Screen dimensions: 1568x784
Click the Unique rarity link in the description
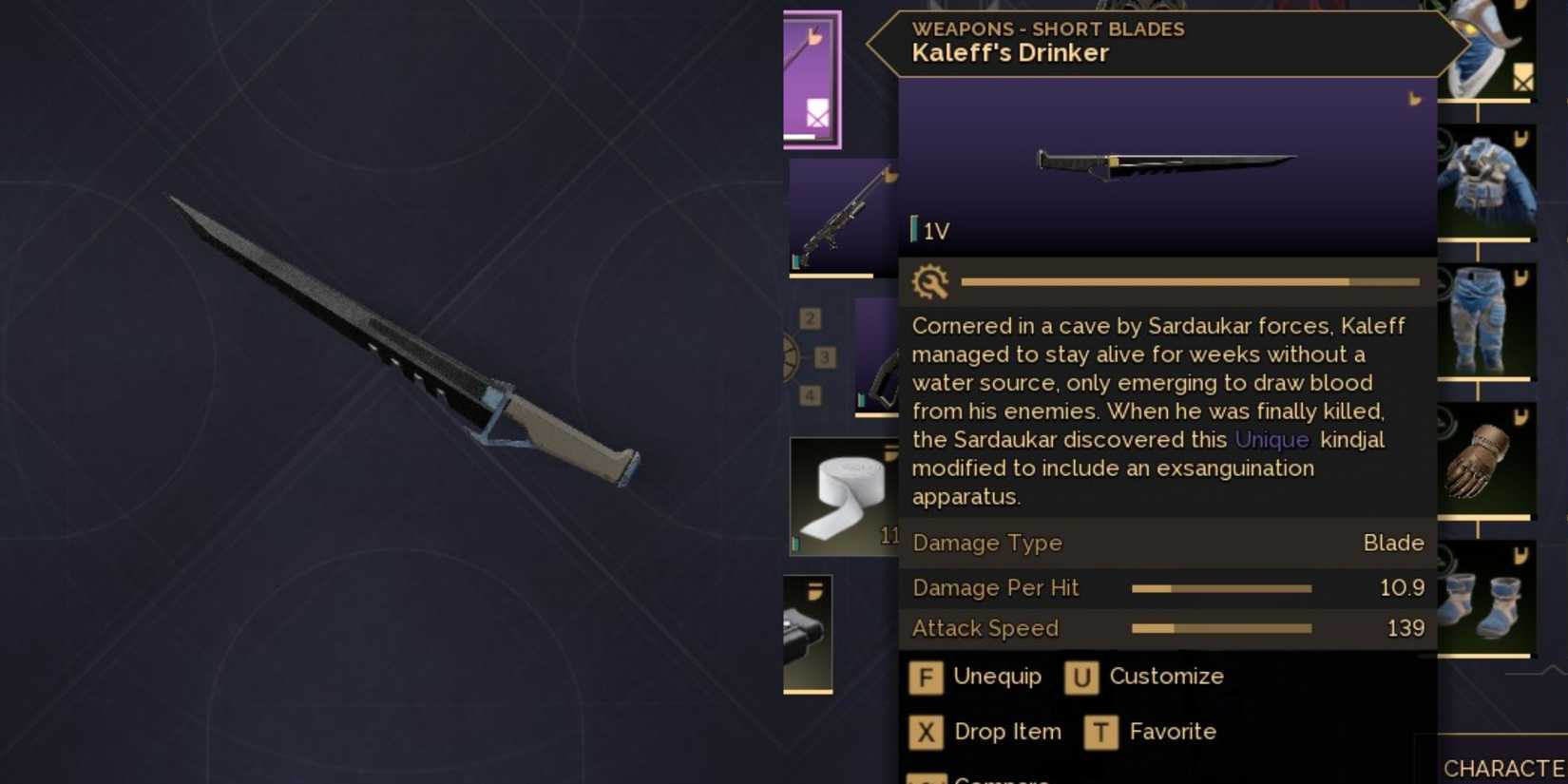click(1272, 440)
